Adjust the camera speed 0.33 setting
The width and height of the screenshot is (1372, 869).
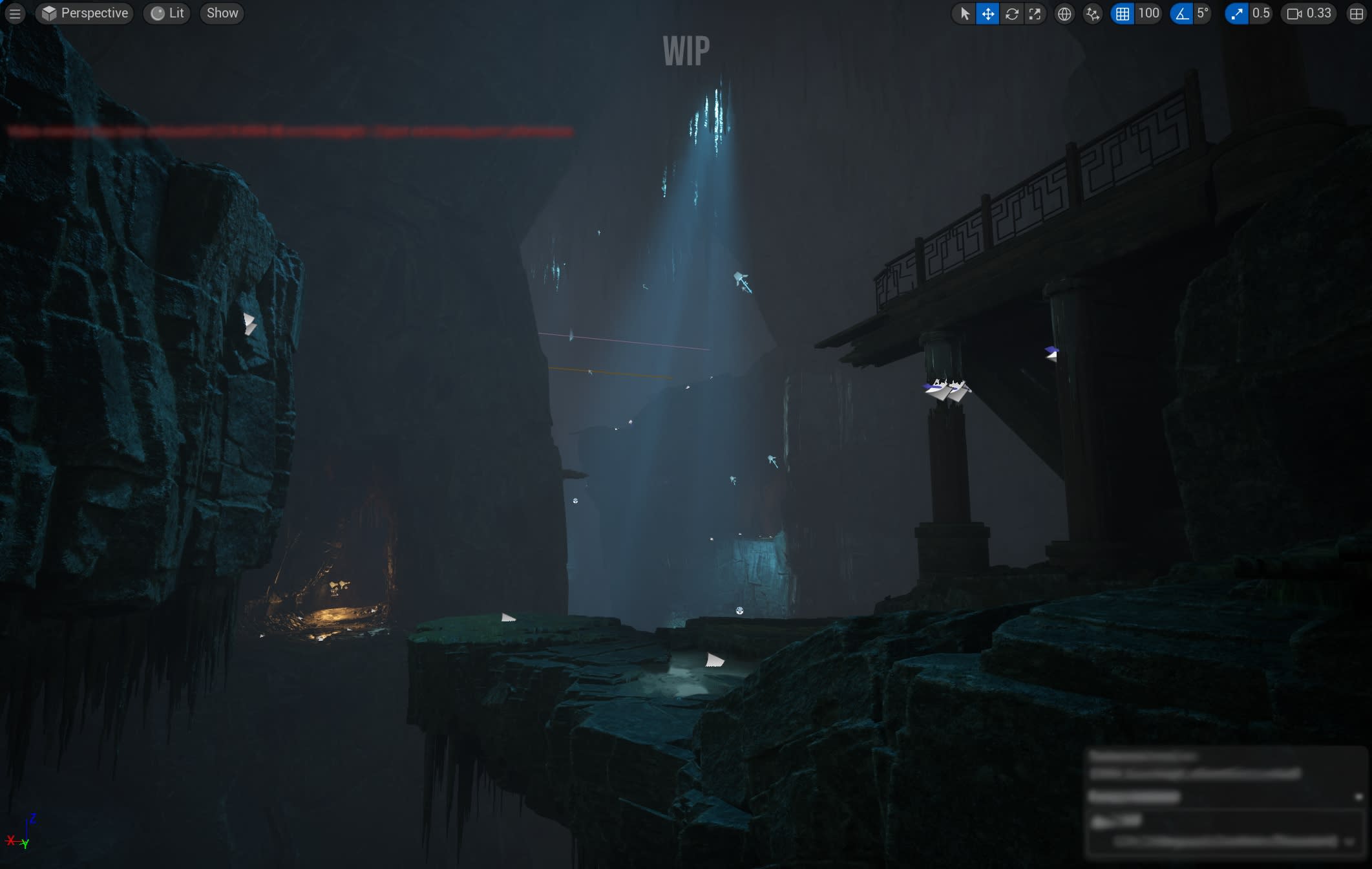1310,14
